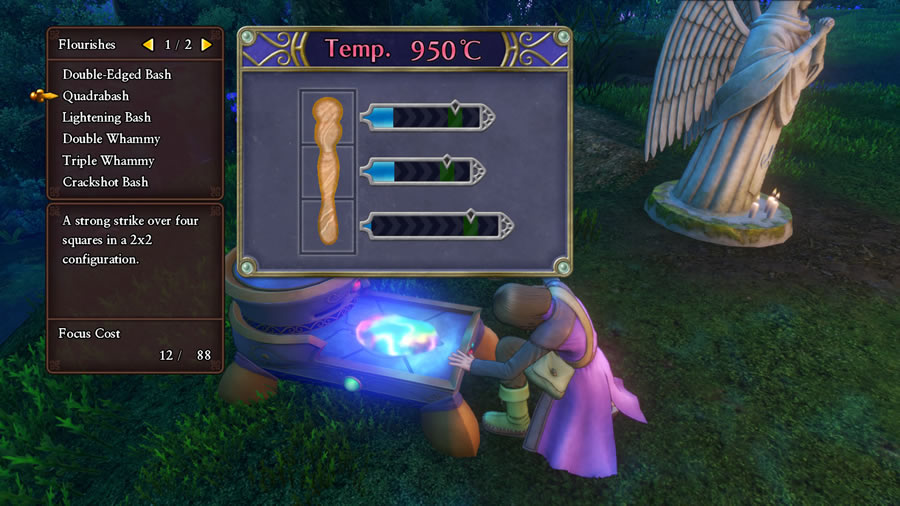This screenshot has width=900, height=506.
Task: Choose the Triple Whammy flourish
Action: (108, 161)
